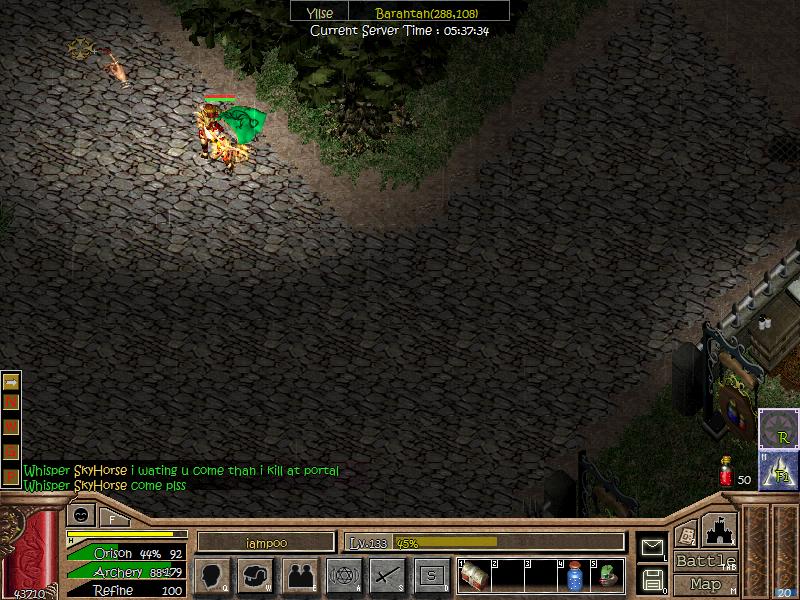Open the inventory bag icon
The image size is (800, 600).
pyautogui.click(x=255, y=576)
